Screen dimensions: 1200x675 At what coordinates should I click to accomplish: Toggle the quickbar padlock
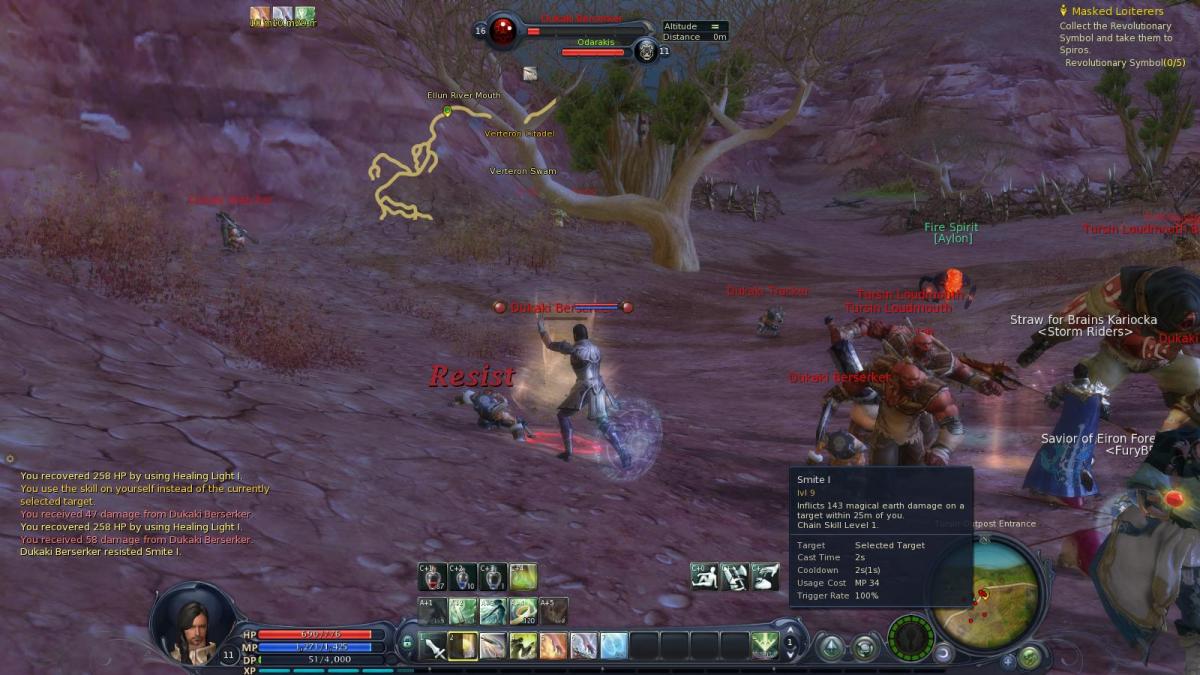point(407,642)
